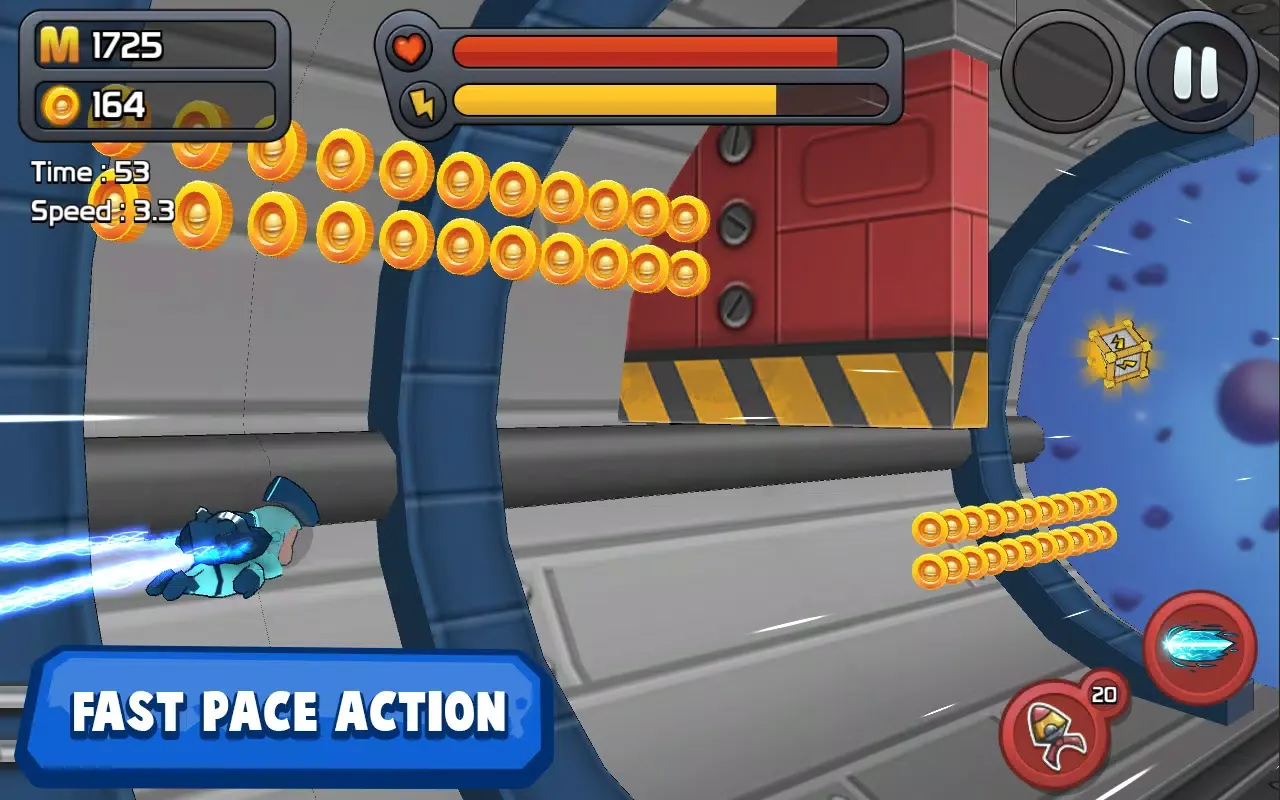Image resolution: width=1280 pixels, height=800 pixels.
Task: Tap the 164 coins counter
Action: [120, 104]
